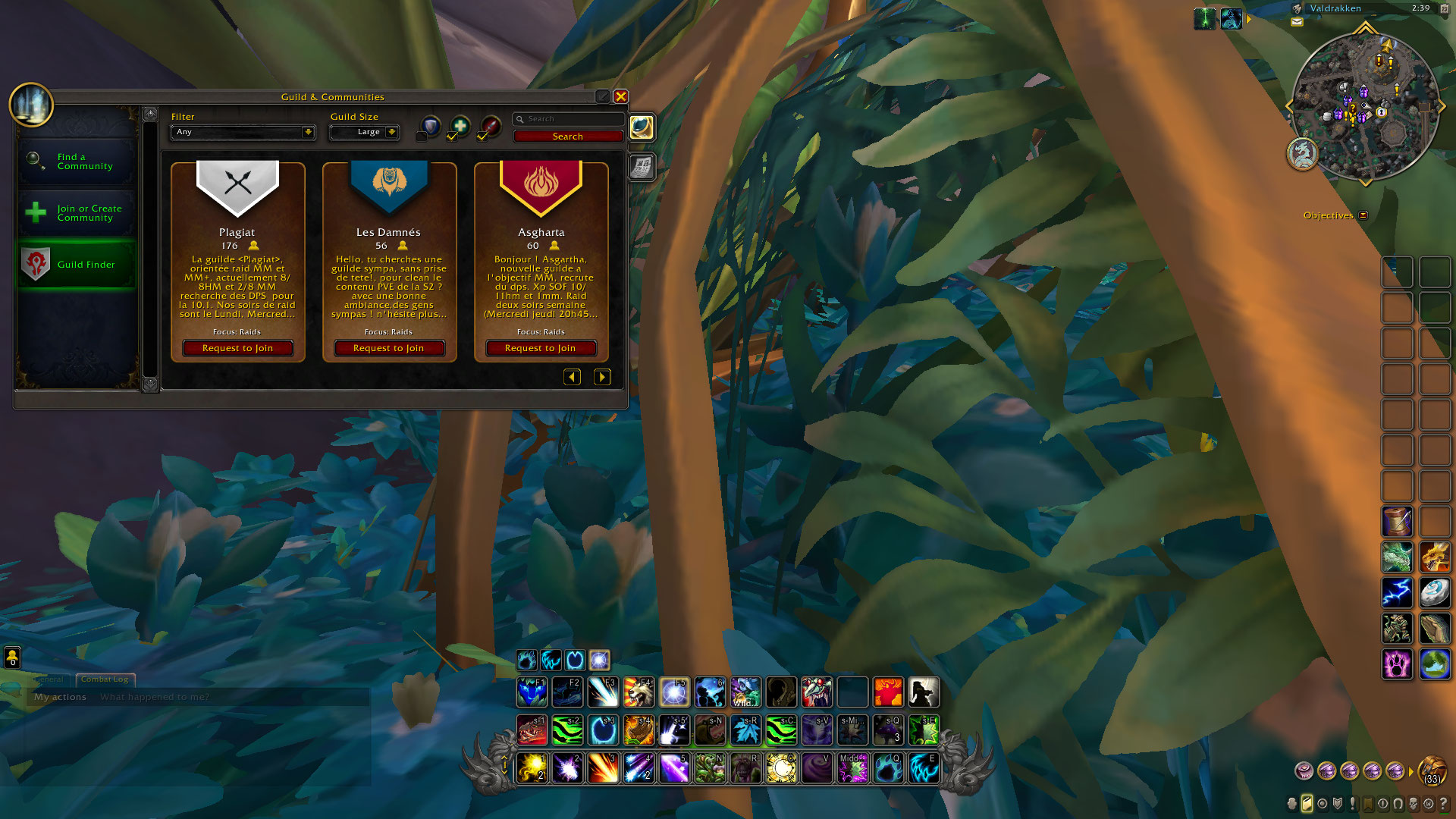Open the guild applications scroll tab icon
Screen dimensions: 1456x819
click(x=641, y=167)
